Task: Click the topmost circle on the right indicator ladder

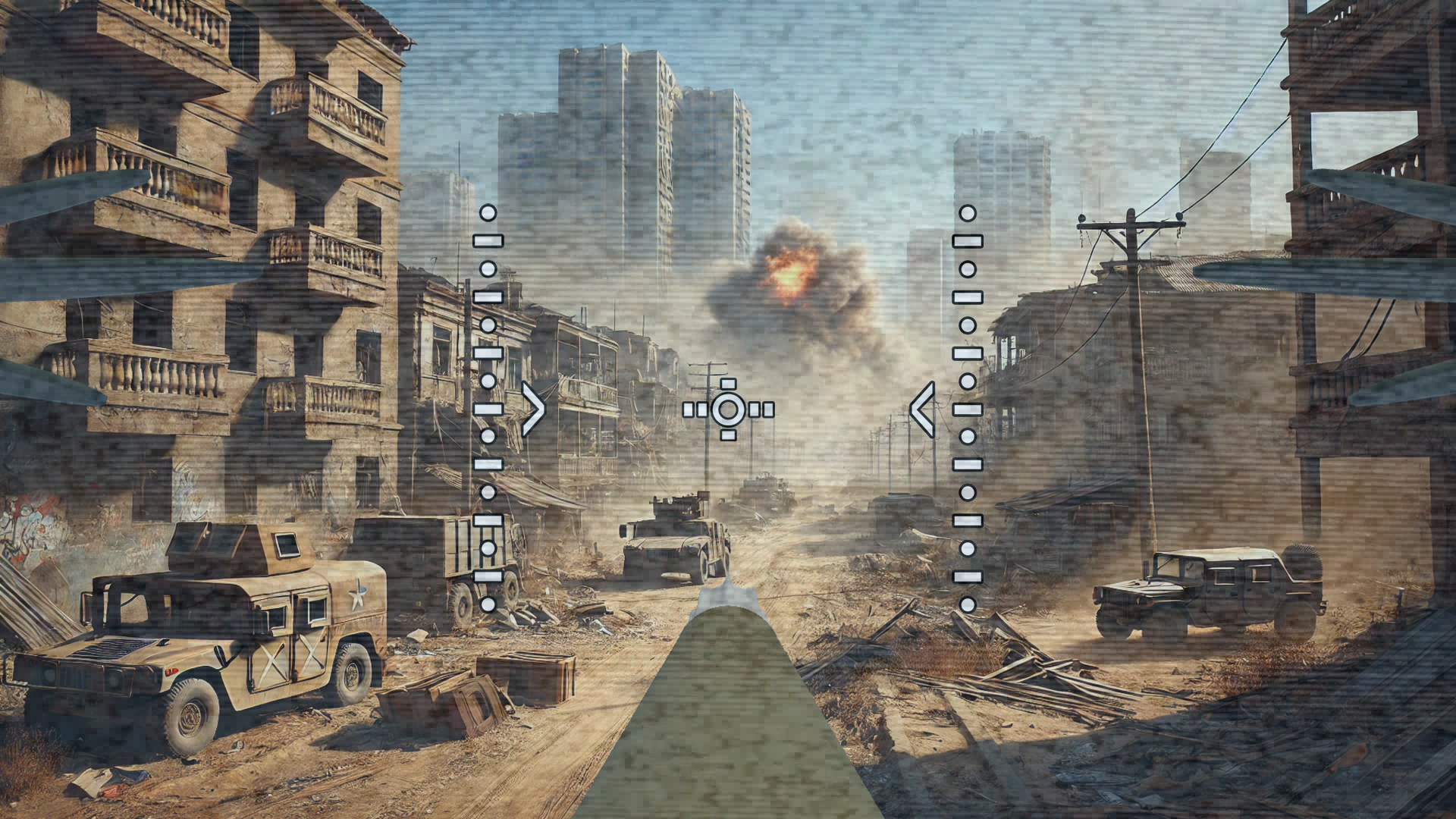Action: (968, 214)
